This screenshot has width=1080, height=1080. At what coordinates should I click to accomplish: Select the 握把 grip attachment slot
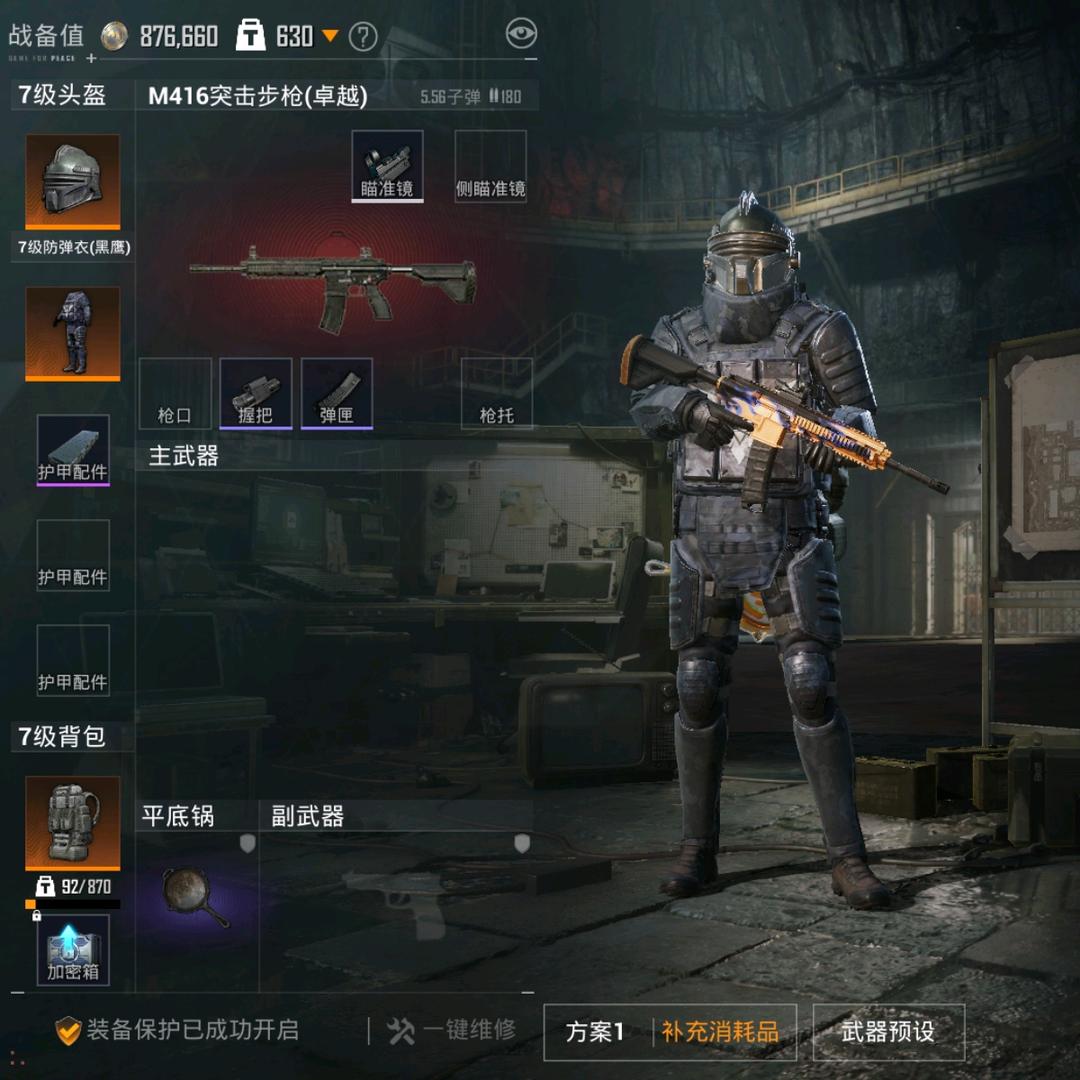(x=256, y=393)
